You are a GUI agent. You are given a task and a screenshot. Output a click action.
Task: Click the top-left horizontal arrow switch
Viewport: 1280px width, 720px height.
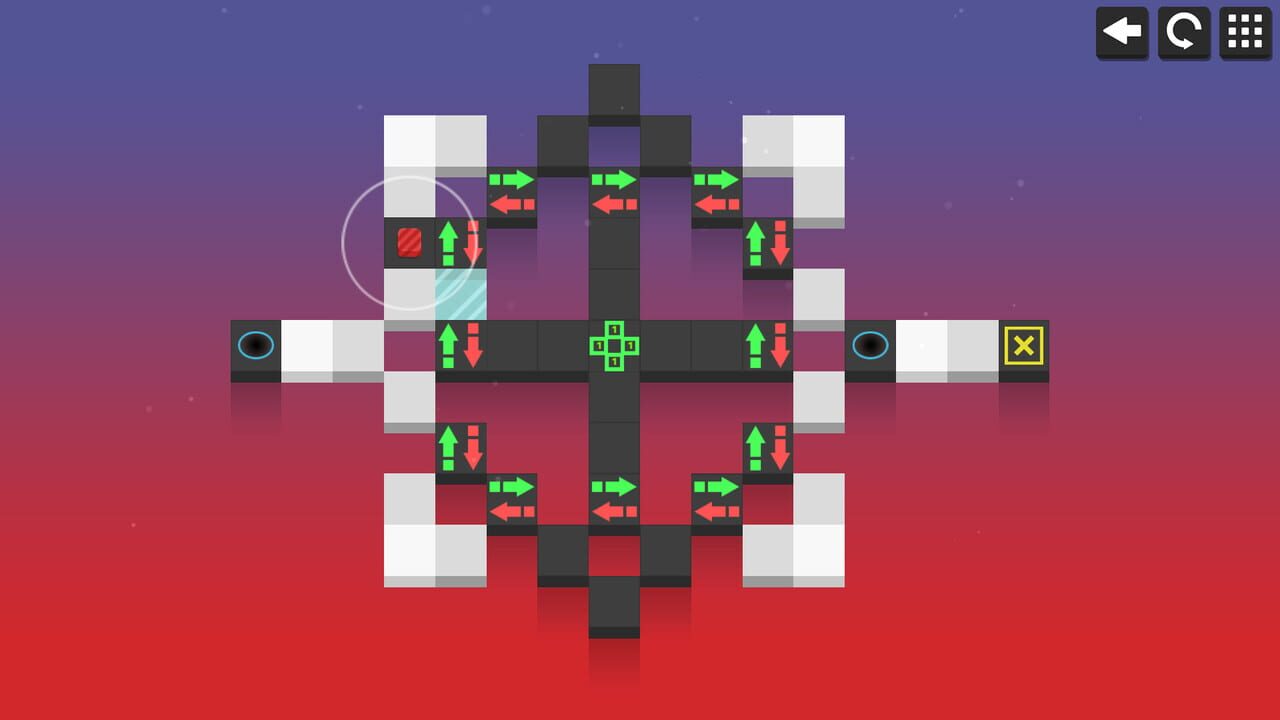(x=512, y=192)
